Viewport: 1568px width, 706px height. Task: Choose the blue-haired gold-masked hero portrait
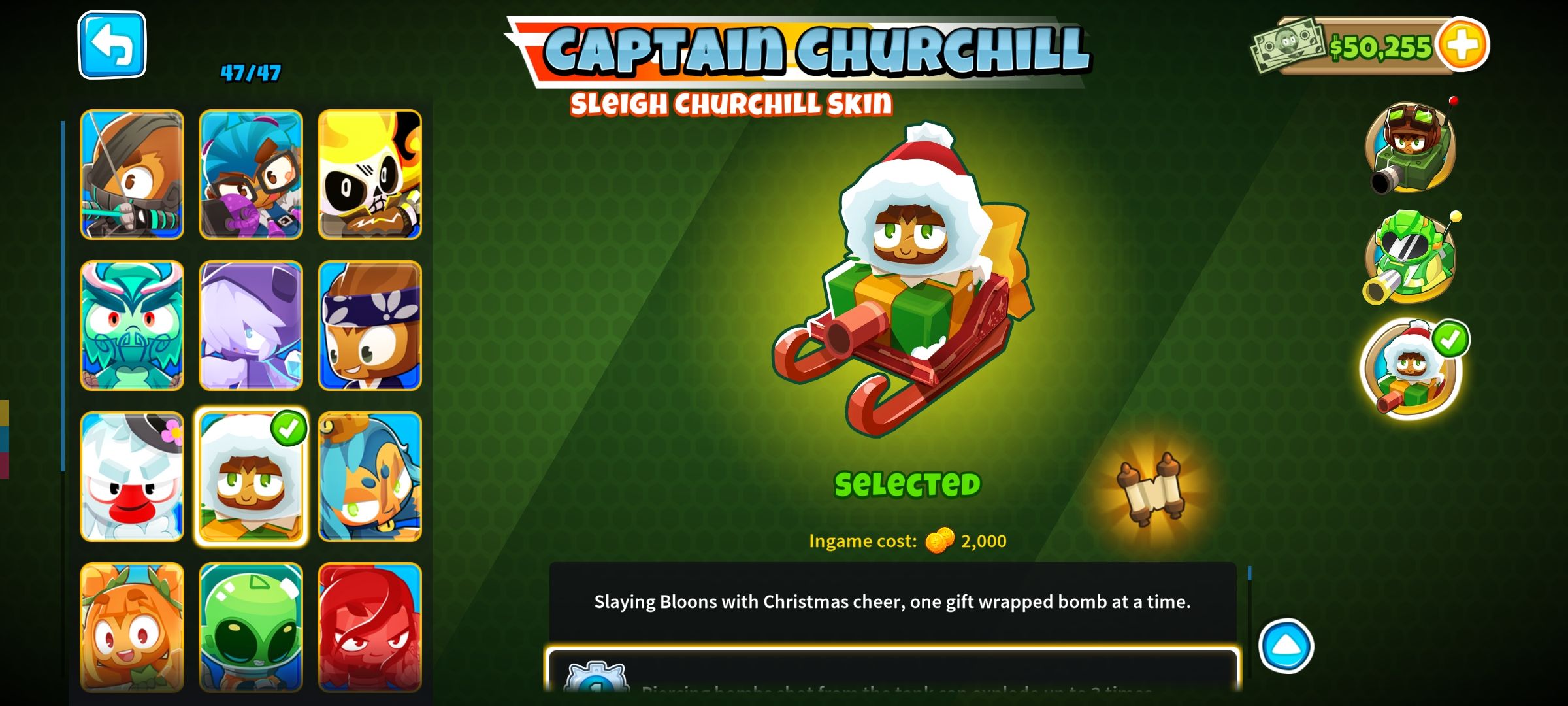tap(370, 477)
